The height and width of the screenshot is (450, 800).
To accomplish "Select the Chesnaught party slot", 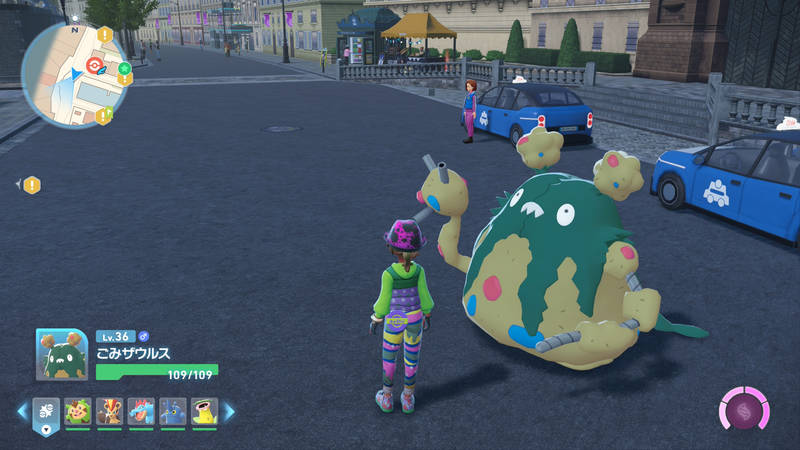I will coord(78,411).
